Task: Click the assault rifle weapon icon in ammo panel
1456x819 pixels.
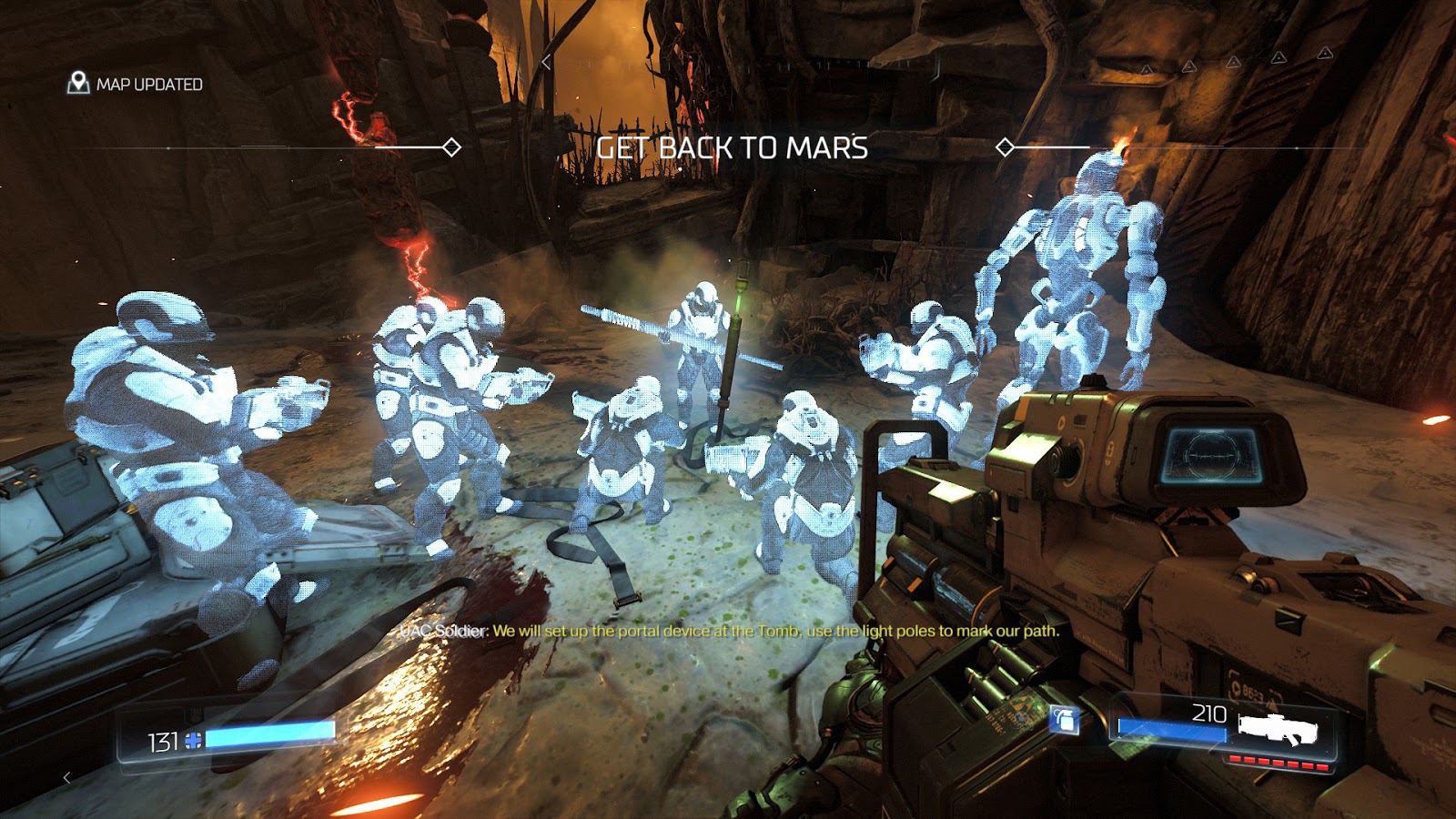Action: tap(1279, 726)
